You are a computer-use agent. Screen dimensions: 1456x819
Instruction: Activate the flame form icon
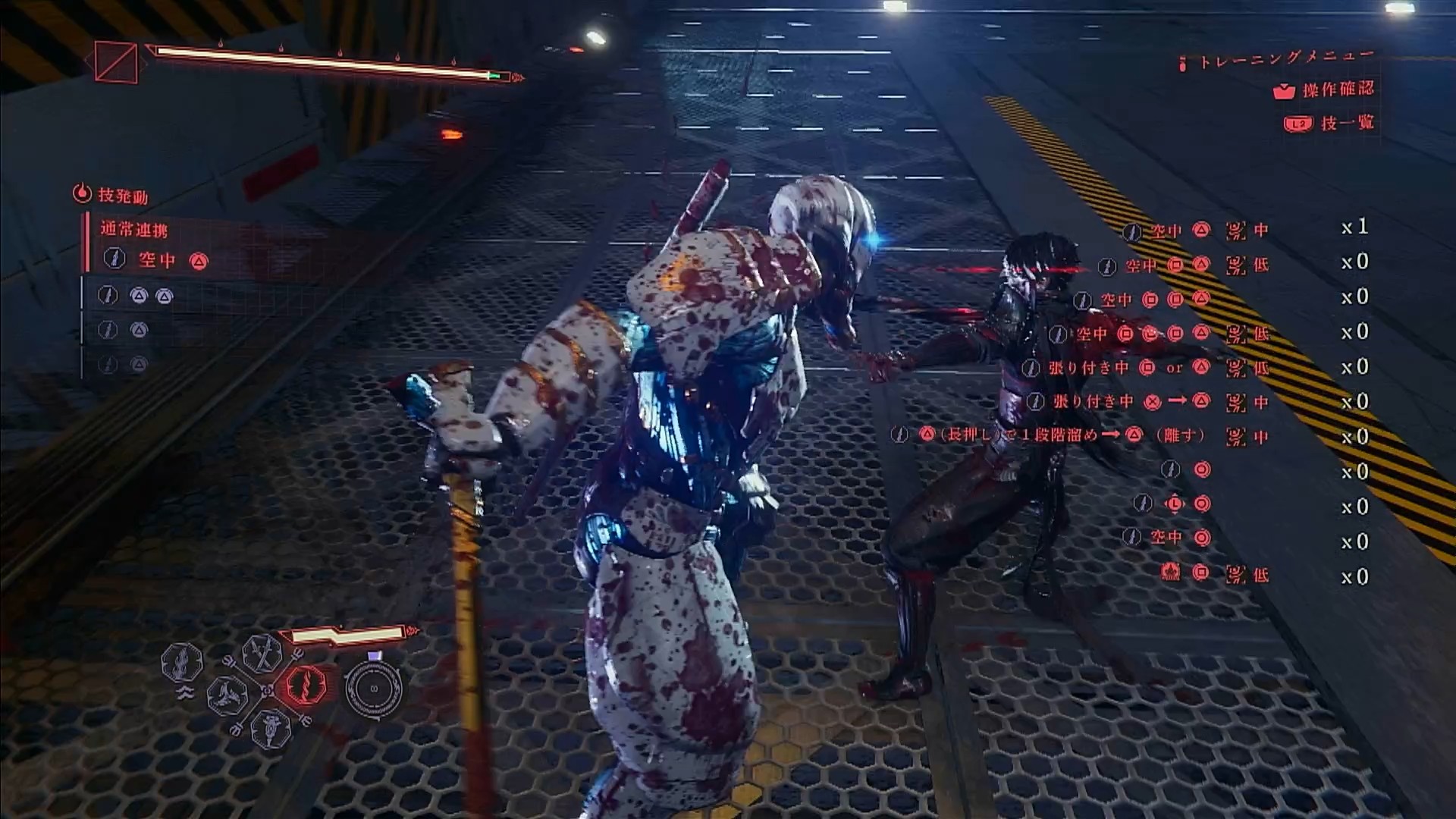pyautogui.click(x=182, y=662)
